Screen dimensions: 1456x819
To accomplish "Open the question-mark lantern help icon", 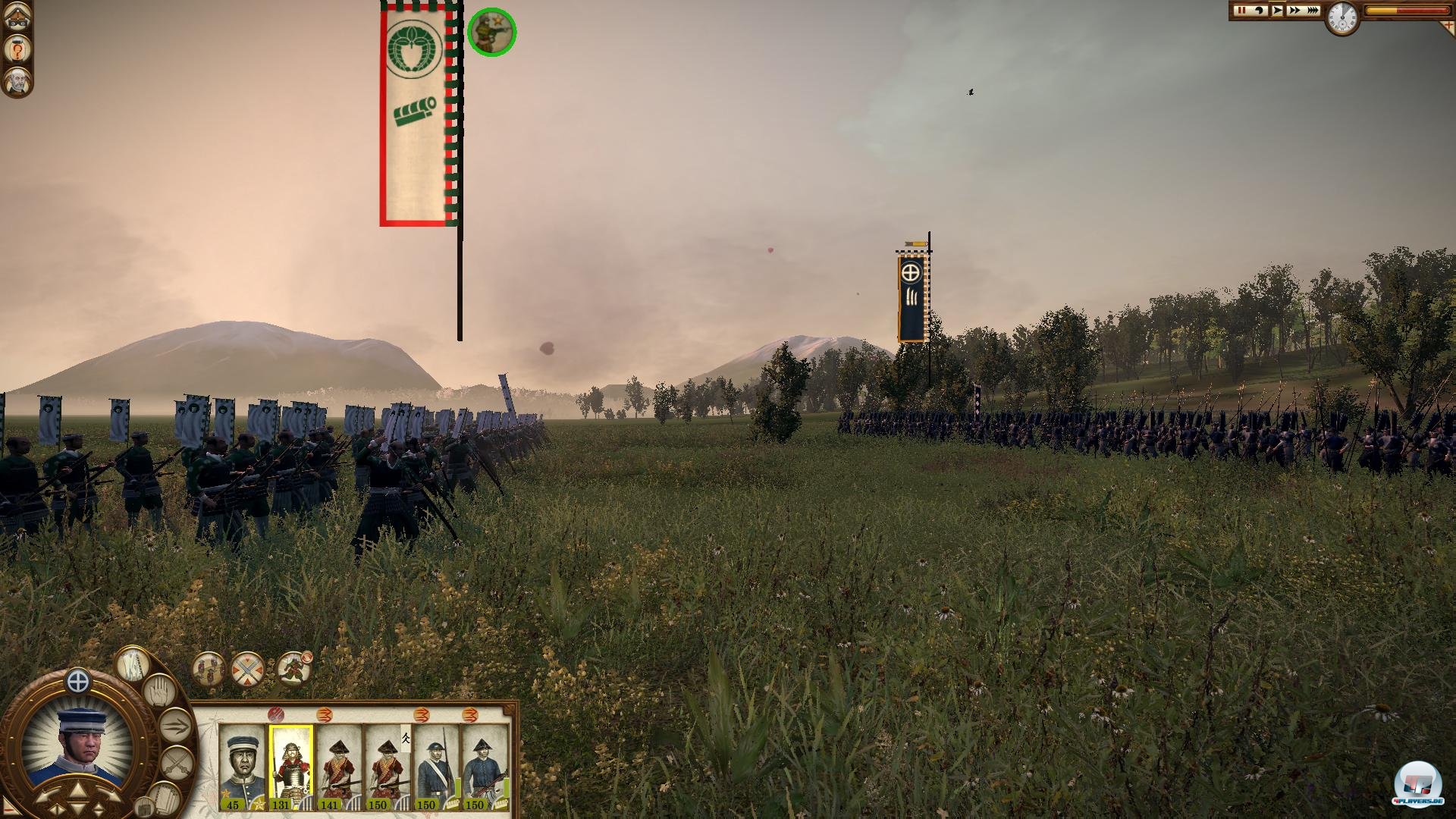I will [x=17, y=49].
